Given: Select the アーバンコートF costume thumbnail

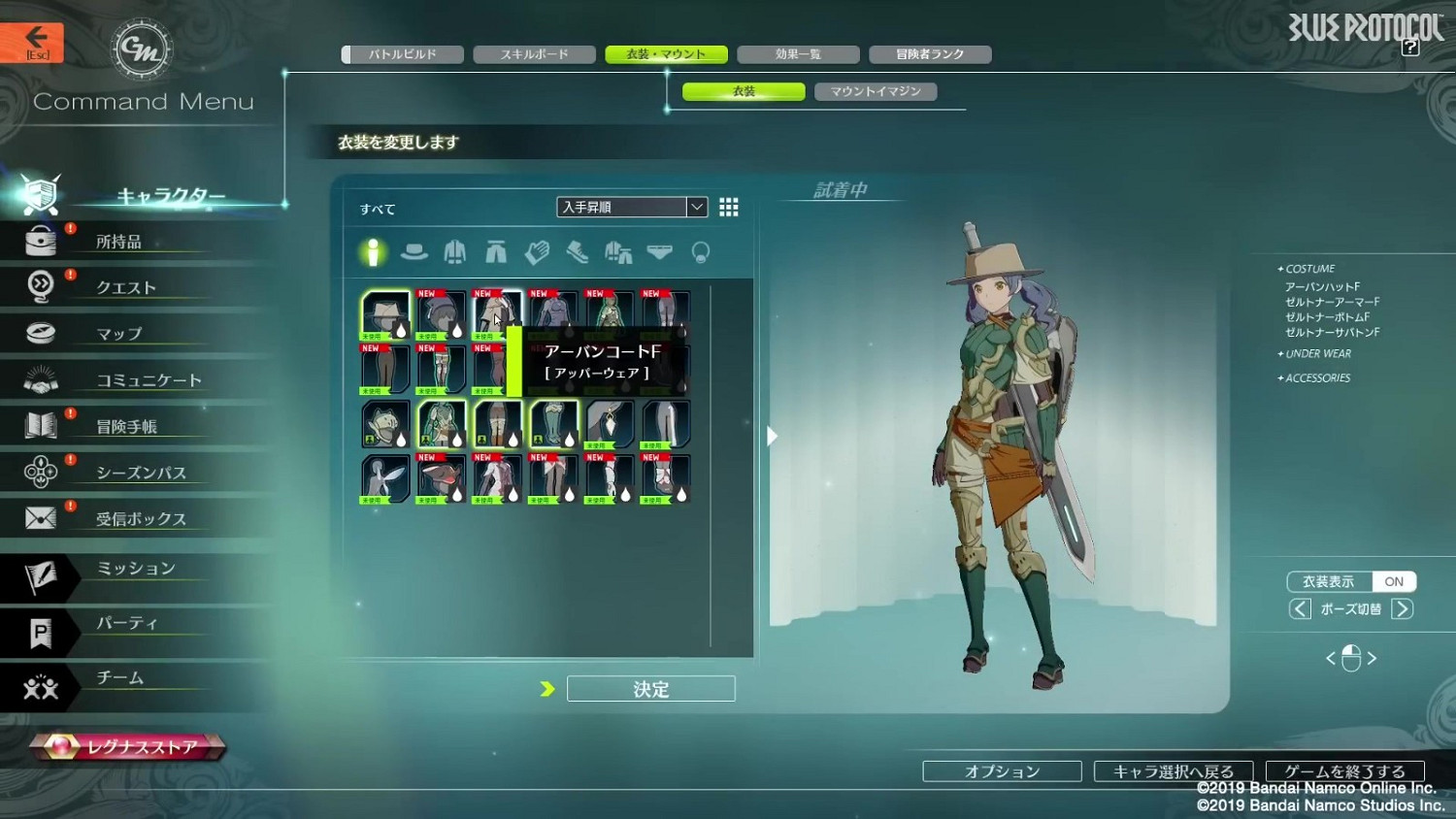Looking at the screenshot, I should (x=496, y=311).
